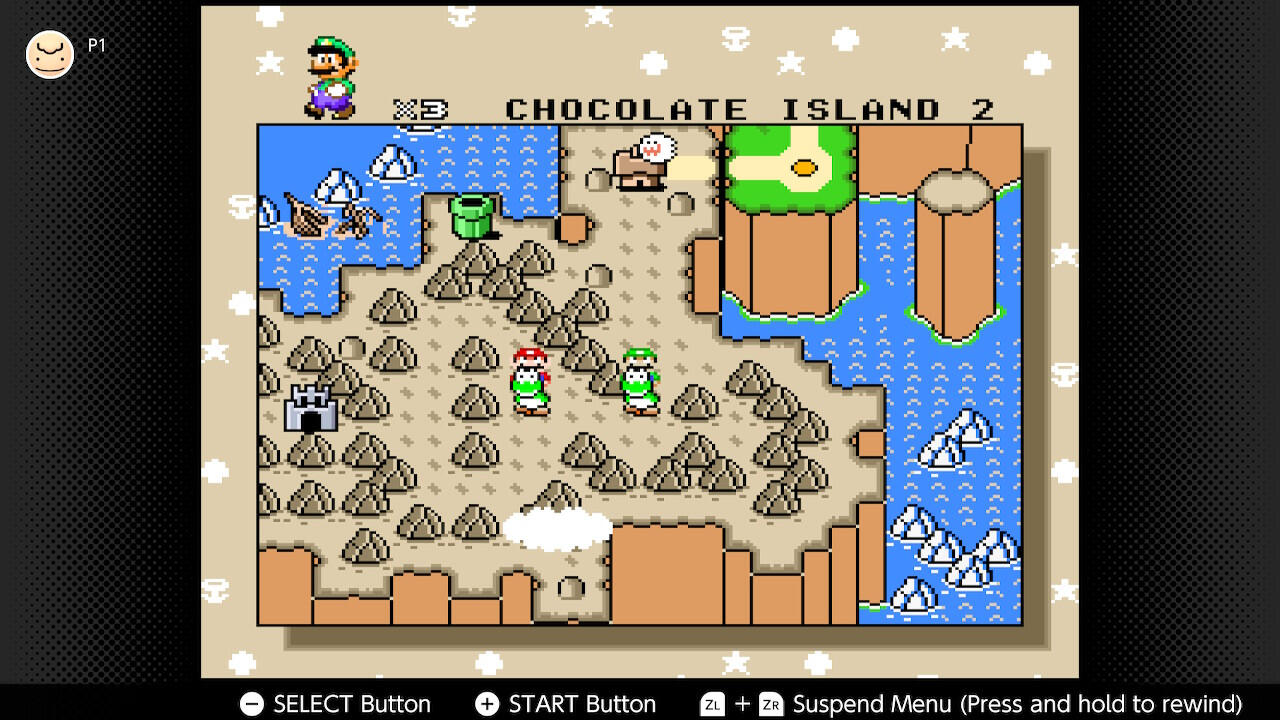
Task: Select the gray castle level node
Action: [310, 408]
